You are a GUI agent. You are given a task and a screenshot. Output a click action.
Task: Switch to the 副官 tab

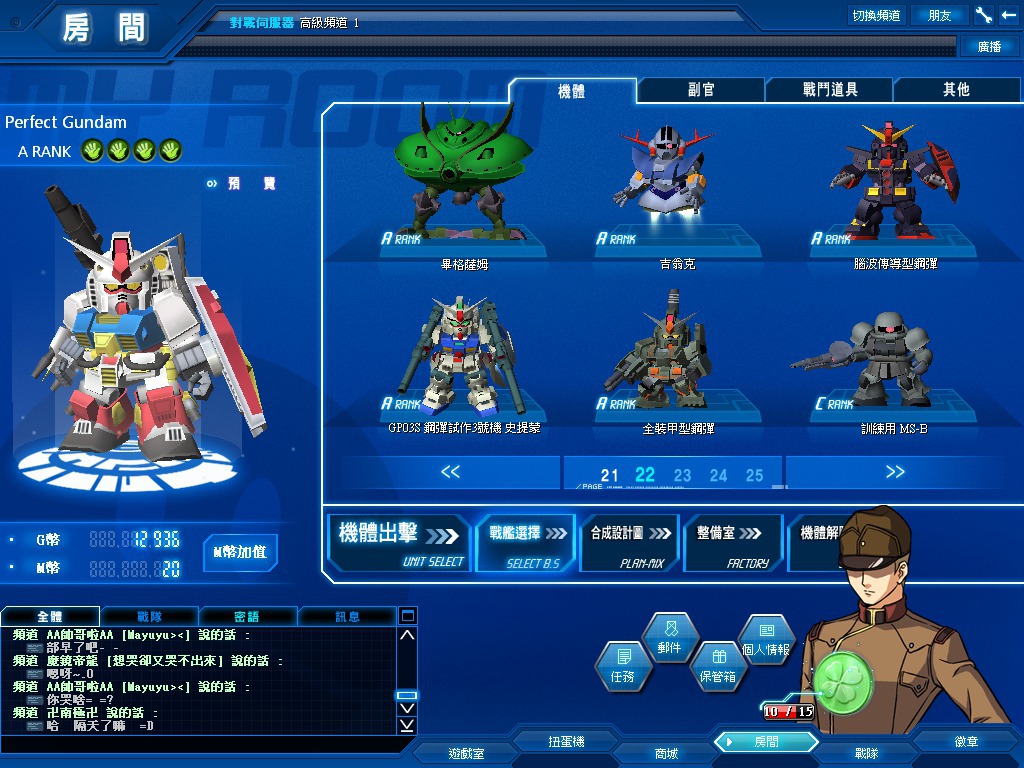click(x=700, y=90)
